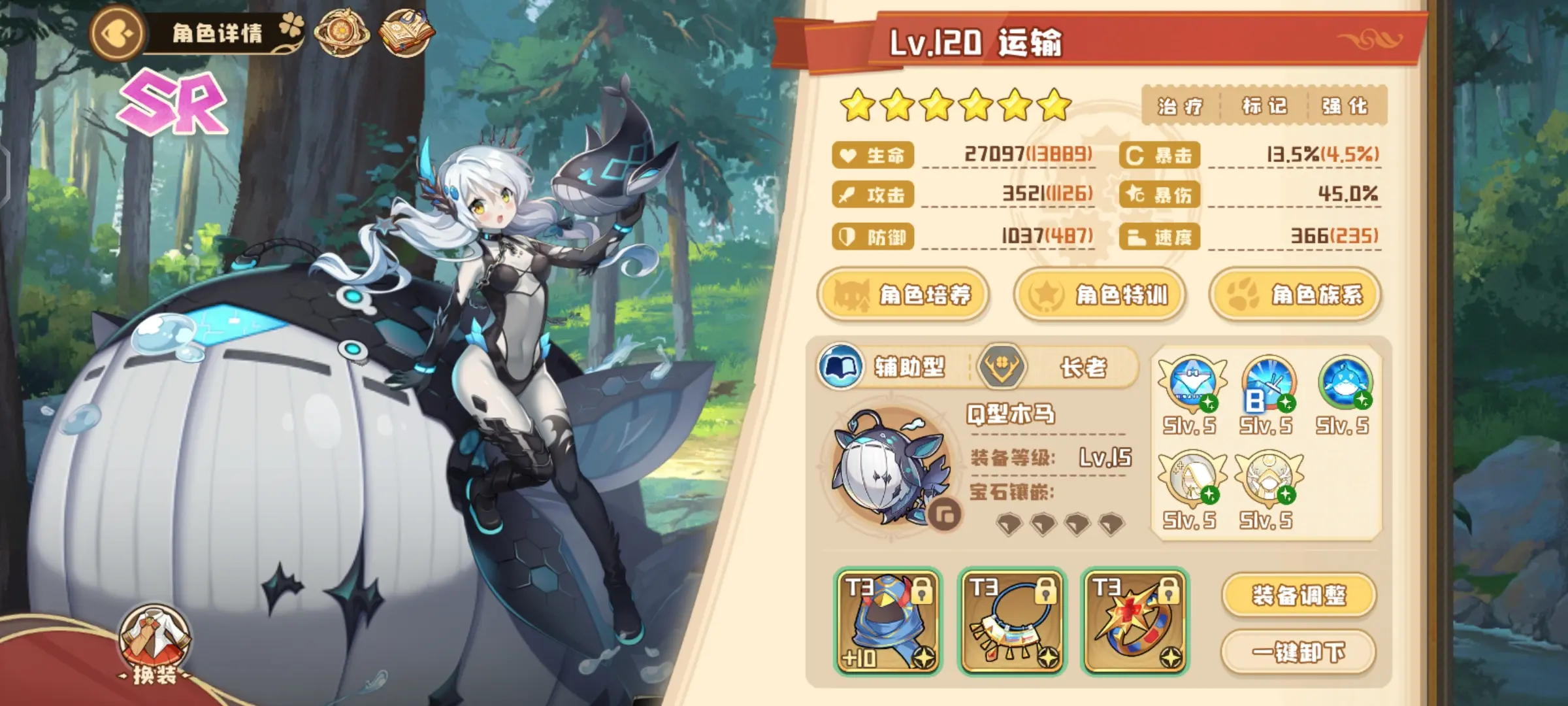Open the 换装 costume change button
Screen dimensions: 1568x706
[x=154, y=644]
